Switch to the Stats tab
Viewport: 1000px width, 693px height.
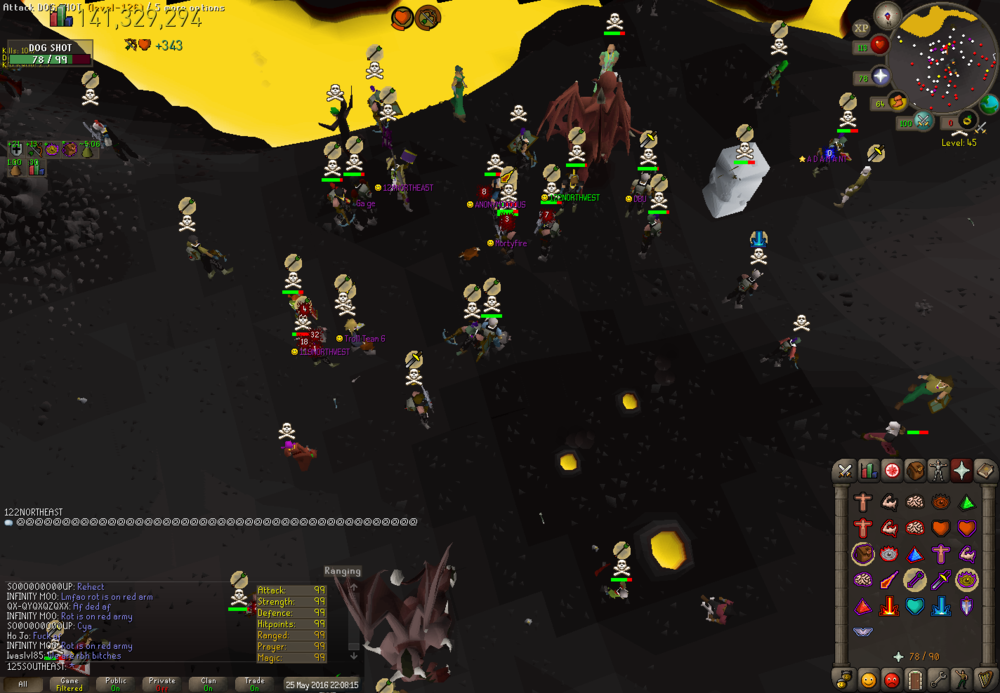[868, 470]
